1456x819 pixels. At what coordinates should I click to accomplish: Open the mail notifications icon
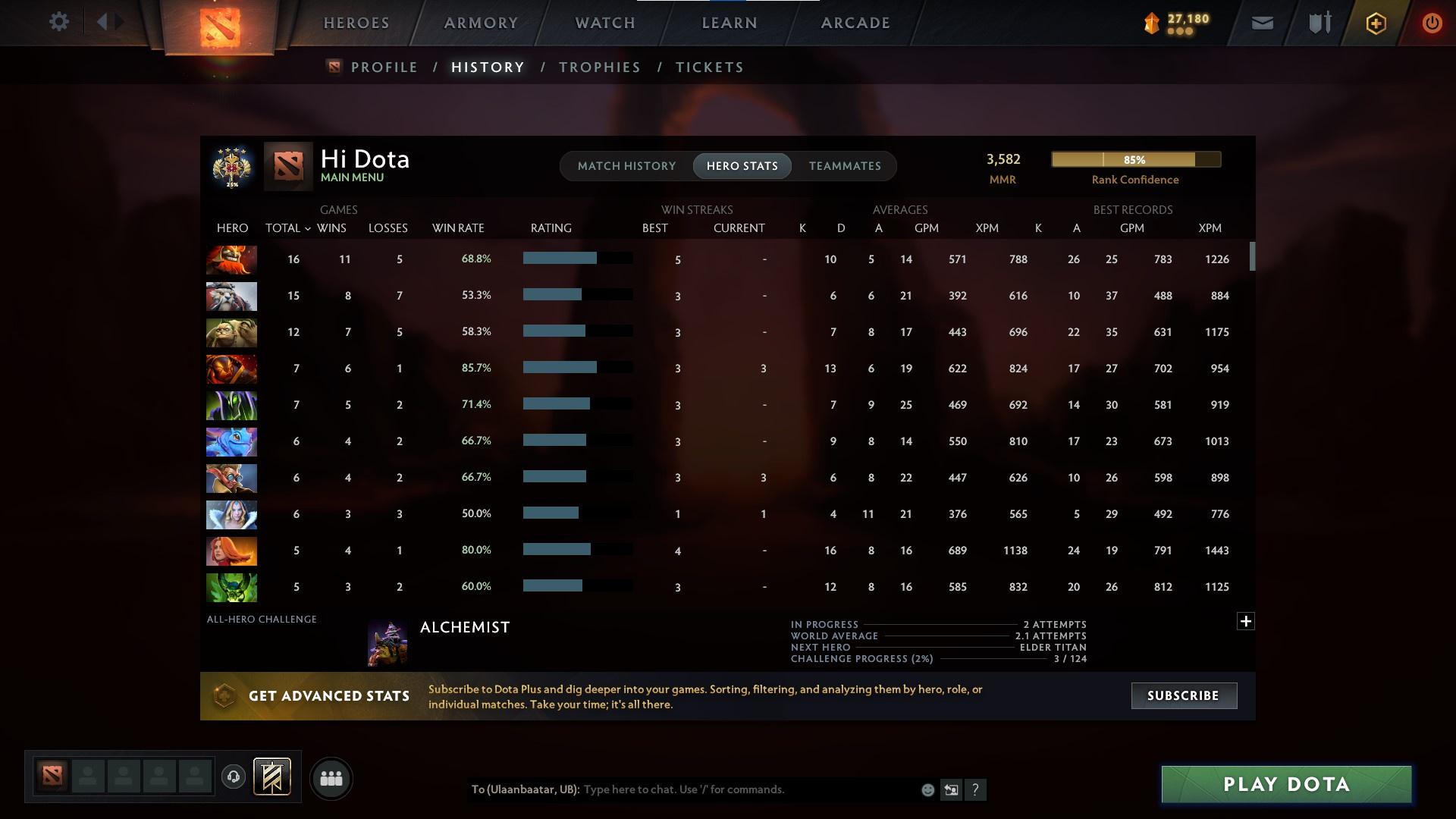1262,23
